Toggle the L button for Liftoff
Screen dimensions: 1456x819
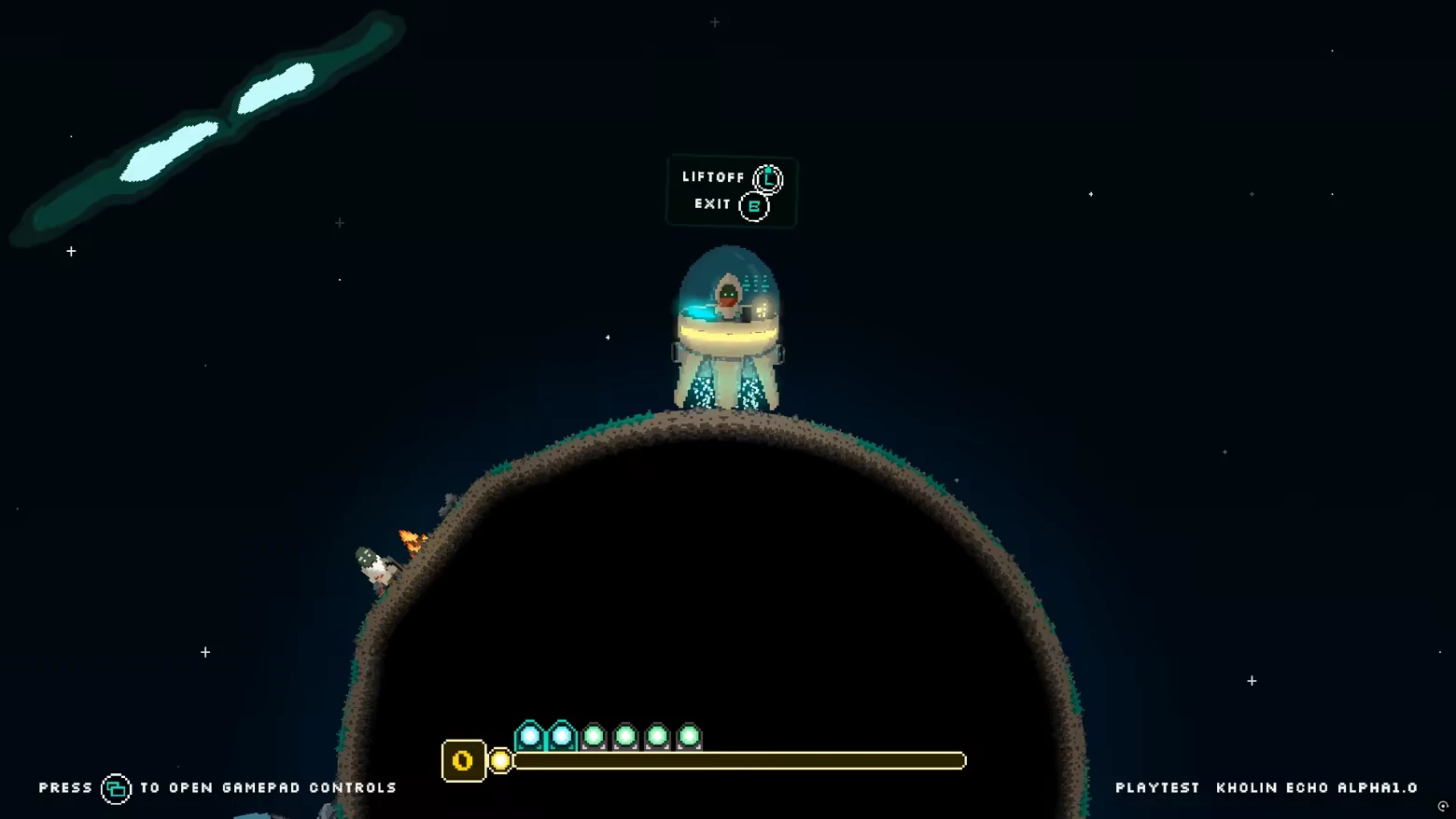(768, 177)
